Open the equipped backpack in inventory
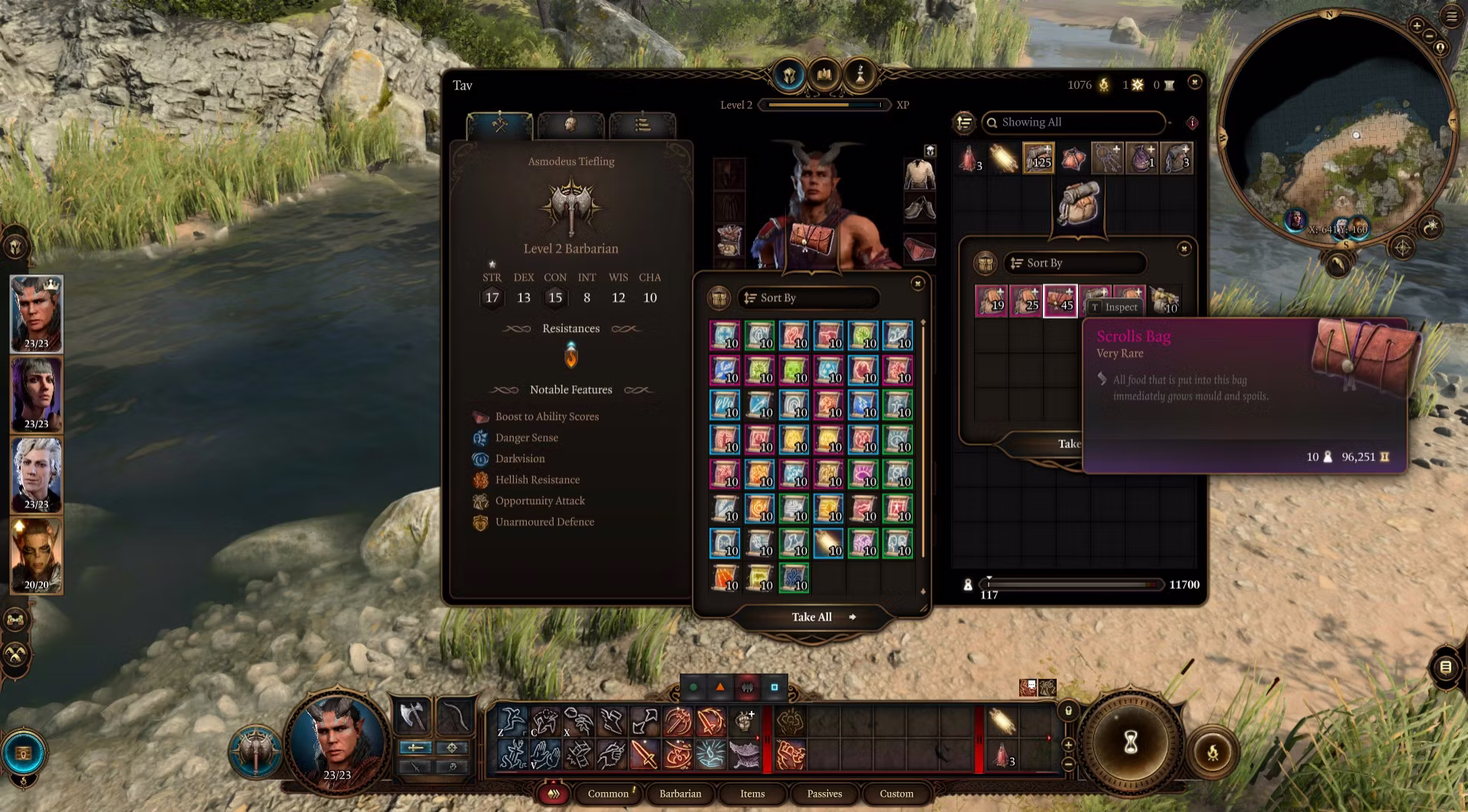Screen dimensions: 1468x812 [x=1080, y=202]
